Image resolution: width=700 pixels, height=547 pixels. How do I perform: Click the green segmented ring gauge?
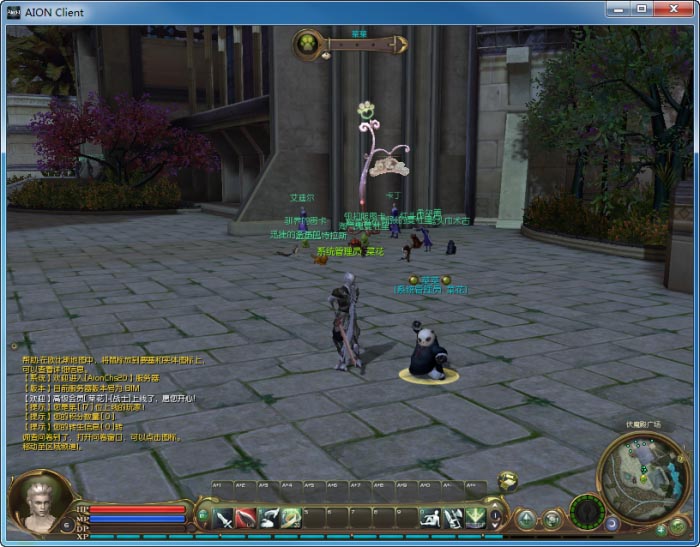(587, 513)
